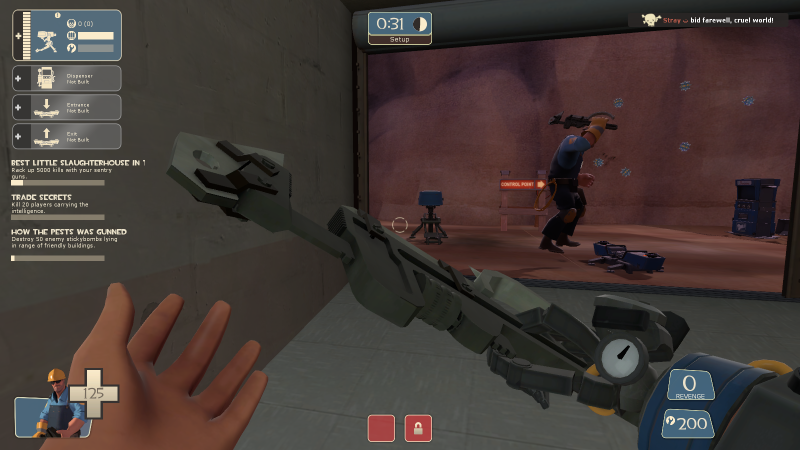Image resolution: width=800 pixels, height=450 pixels.
Task: Click the locked control point icon
Action: [418, 429]
